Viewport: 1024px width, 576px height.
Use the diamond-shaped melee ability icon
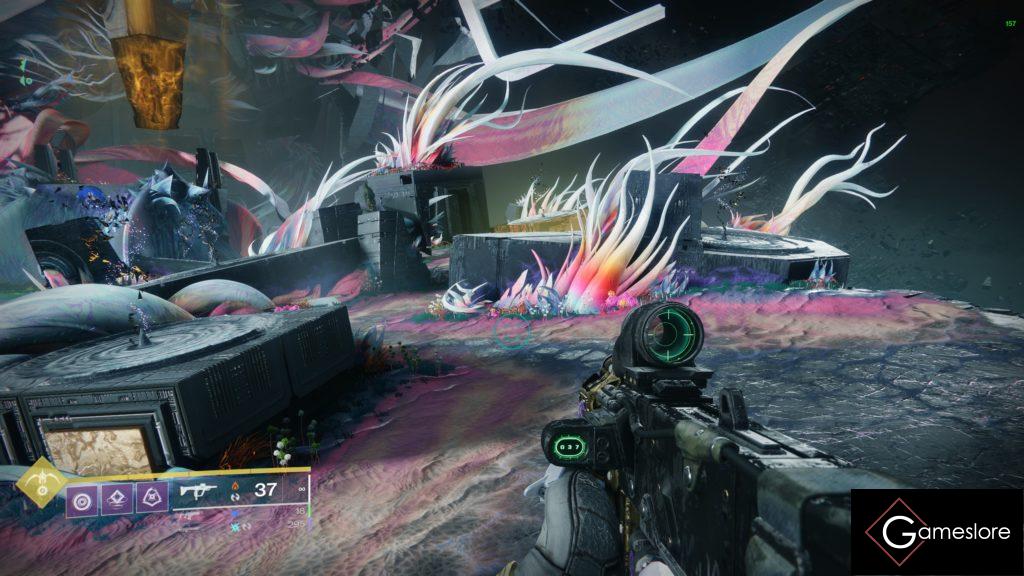(x=116, y=497)
